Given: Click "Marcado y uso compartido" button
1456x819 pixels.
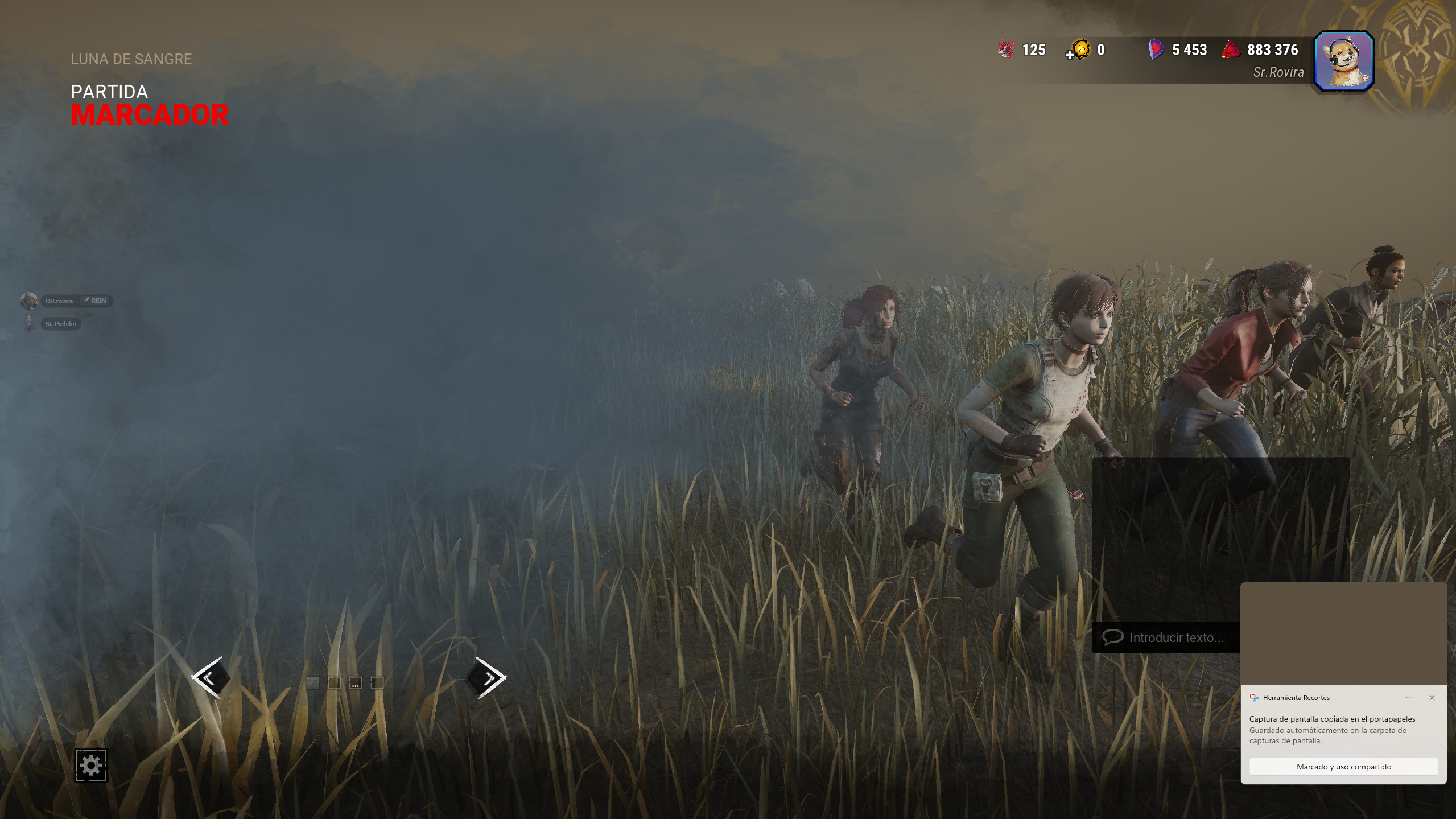Looking at the screenshot, I should [1343, 767].
